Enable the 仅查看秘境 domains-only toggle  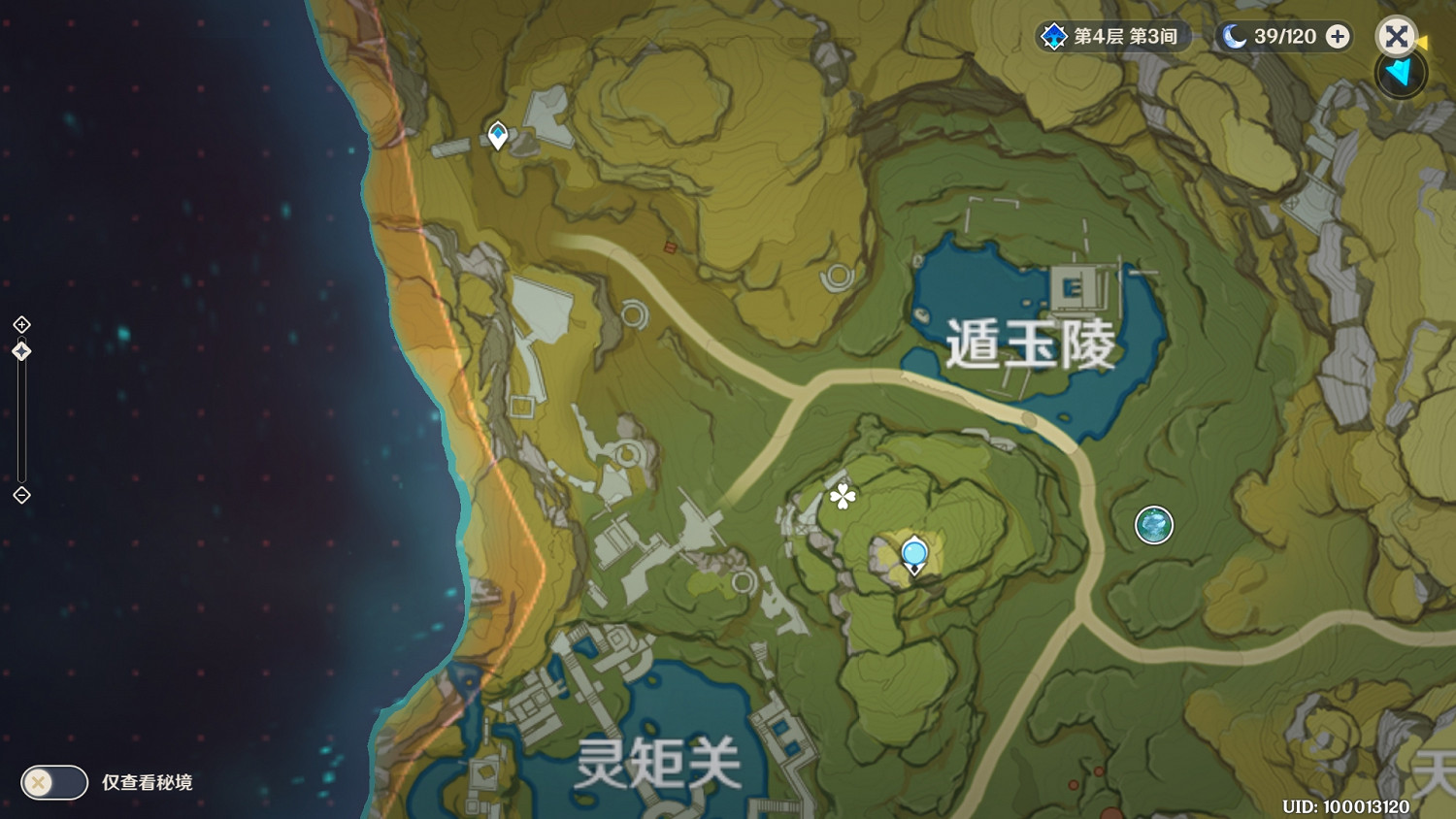point(53,782)
